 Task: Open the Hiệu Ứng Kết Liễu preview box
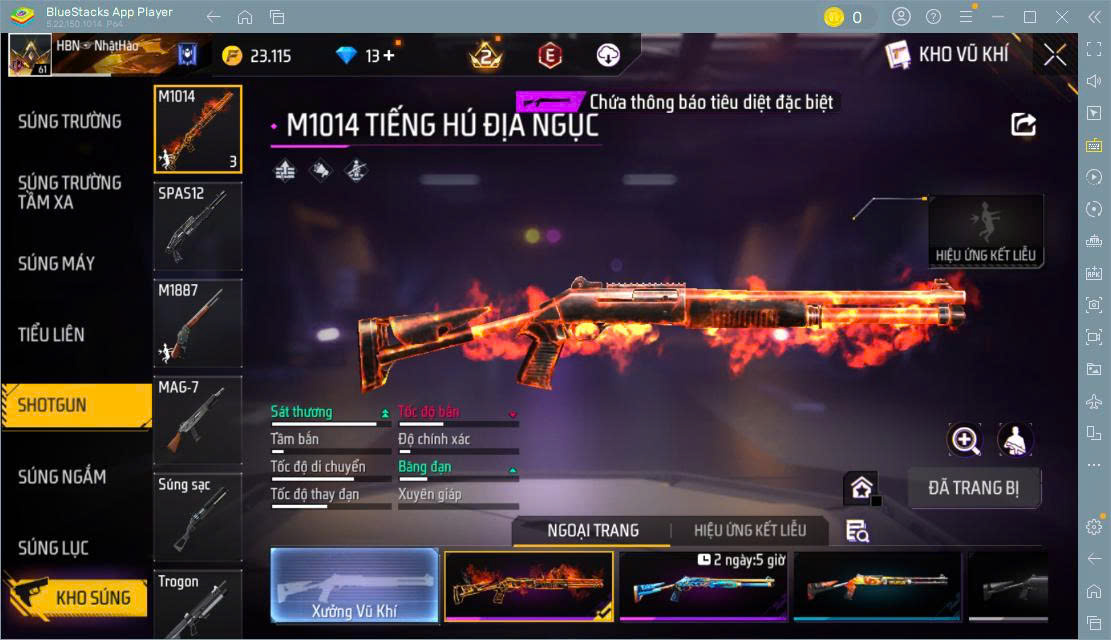985,231
